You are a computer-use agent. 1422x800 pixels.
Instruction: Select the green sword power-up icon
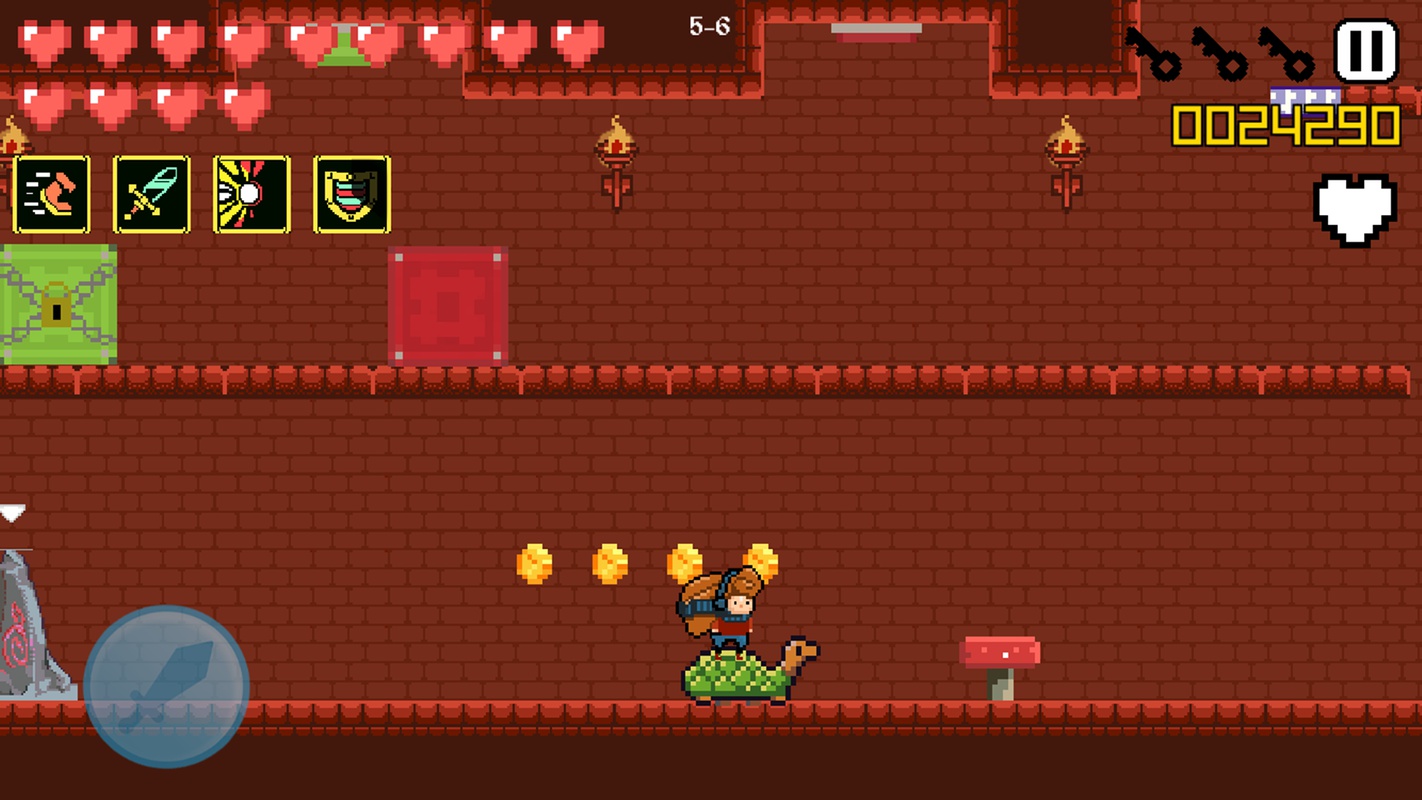click(152, 194)
